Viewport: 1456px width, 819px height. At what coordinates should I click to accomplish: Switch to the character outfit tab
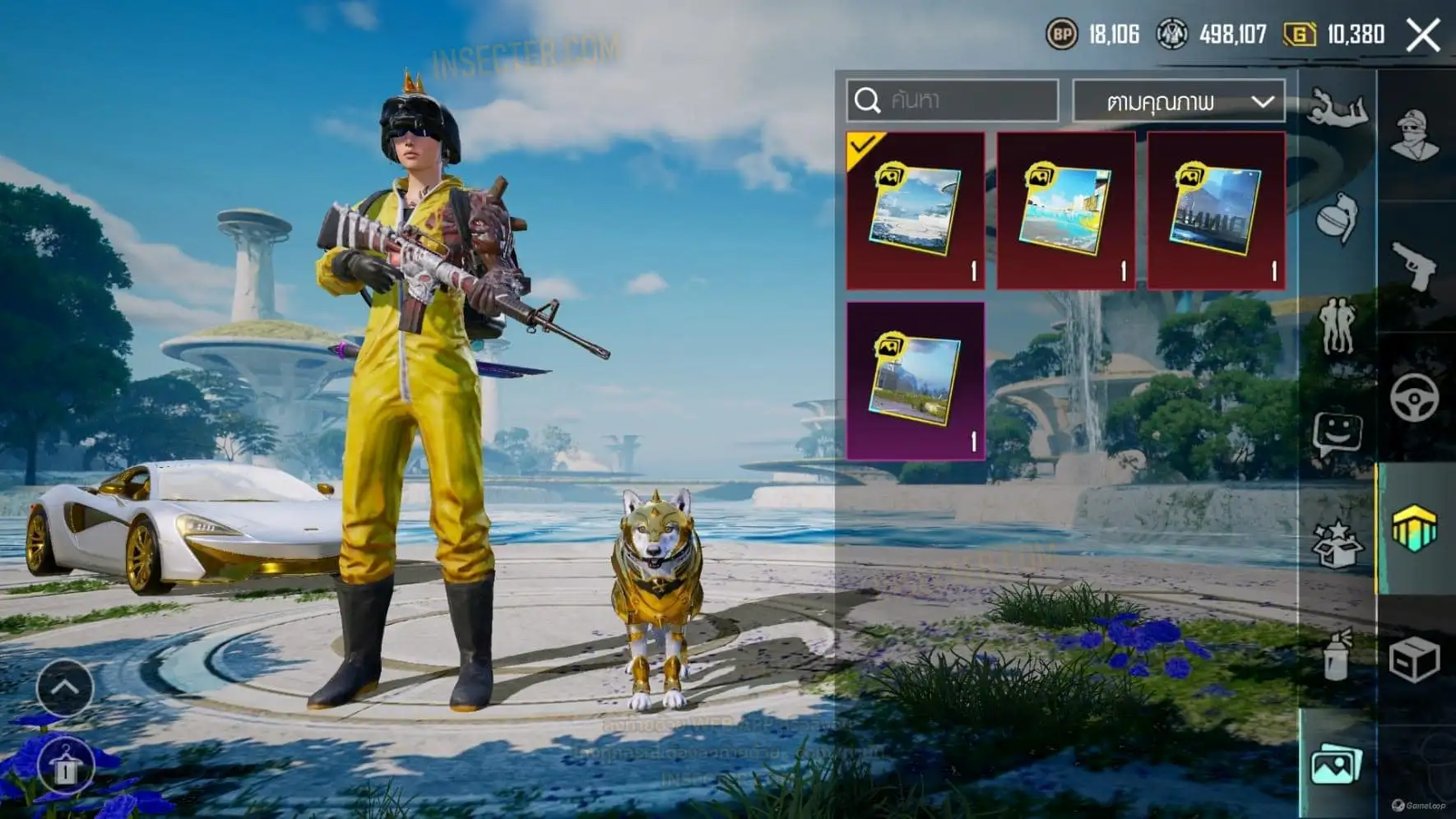[1415, 135]
